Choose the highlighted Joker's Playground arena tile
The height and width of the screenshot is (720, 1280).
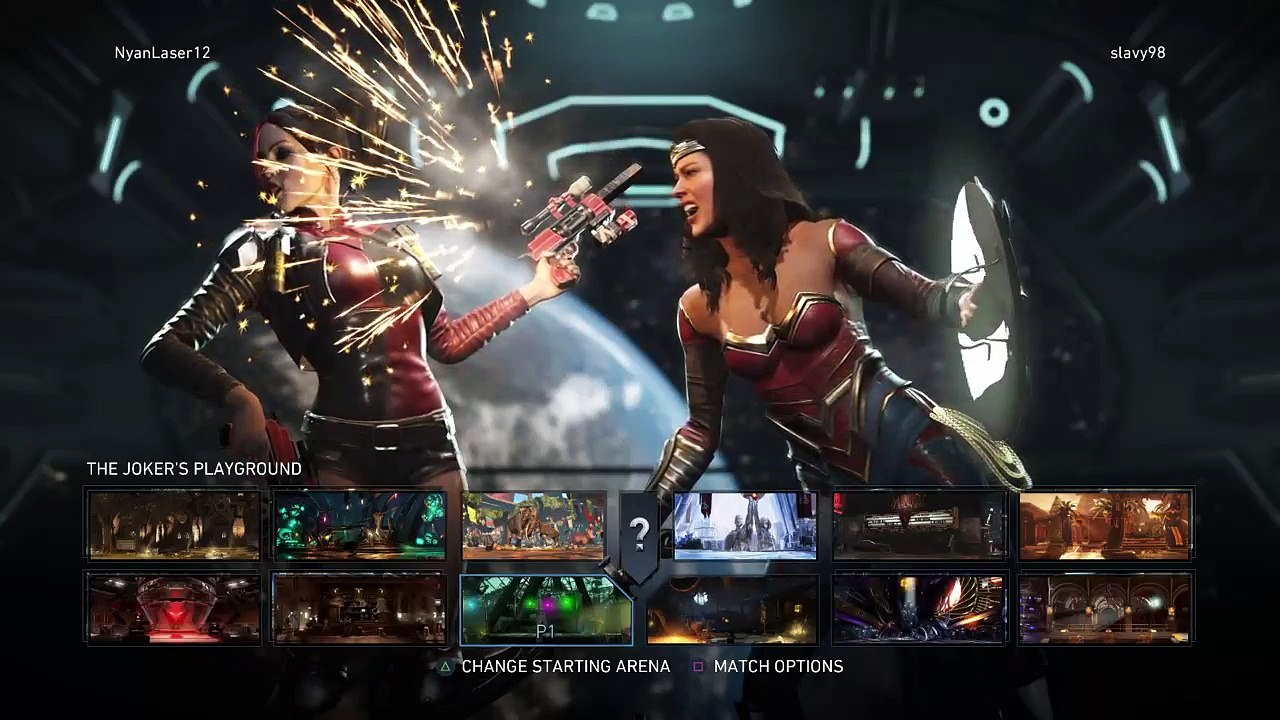[545, 609]
